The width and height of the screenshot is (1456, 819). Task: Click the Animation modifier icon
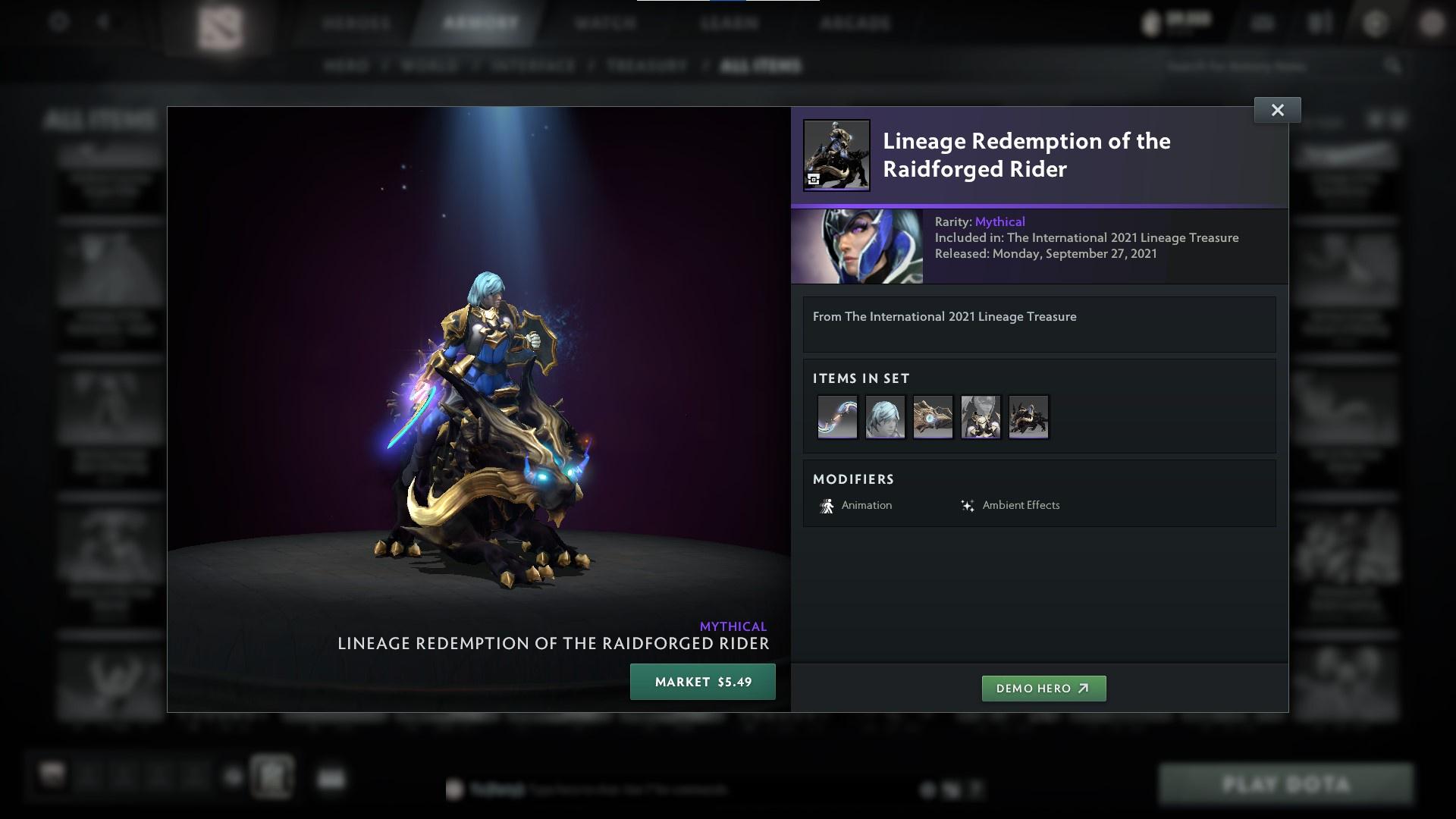827,505
